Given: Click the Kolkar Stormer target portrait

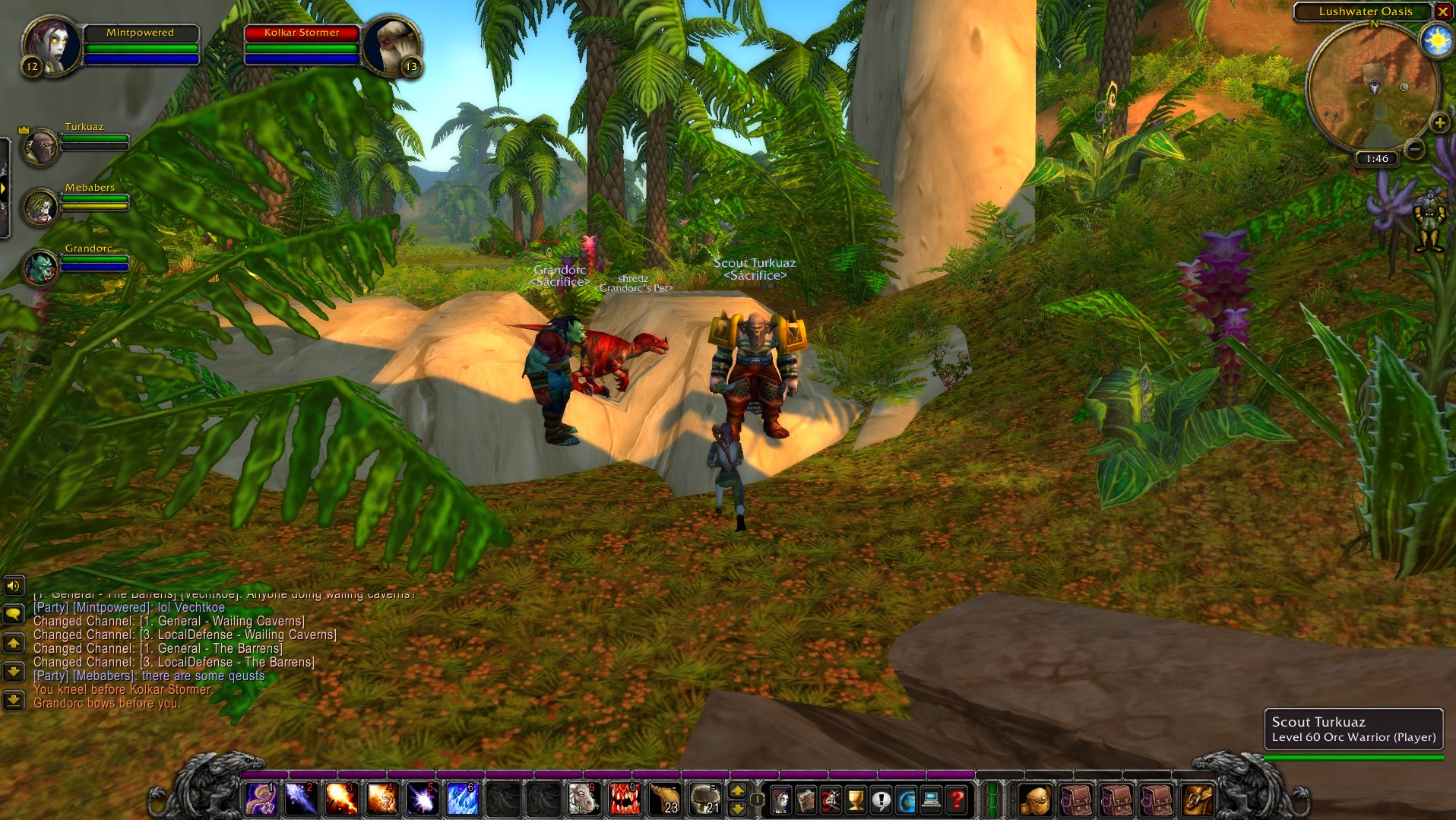Looking at the screenshot, I should [x=391, y=46].
